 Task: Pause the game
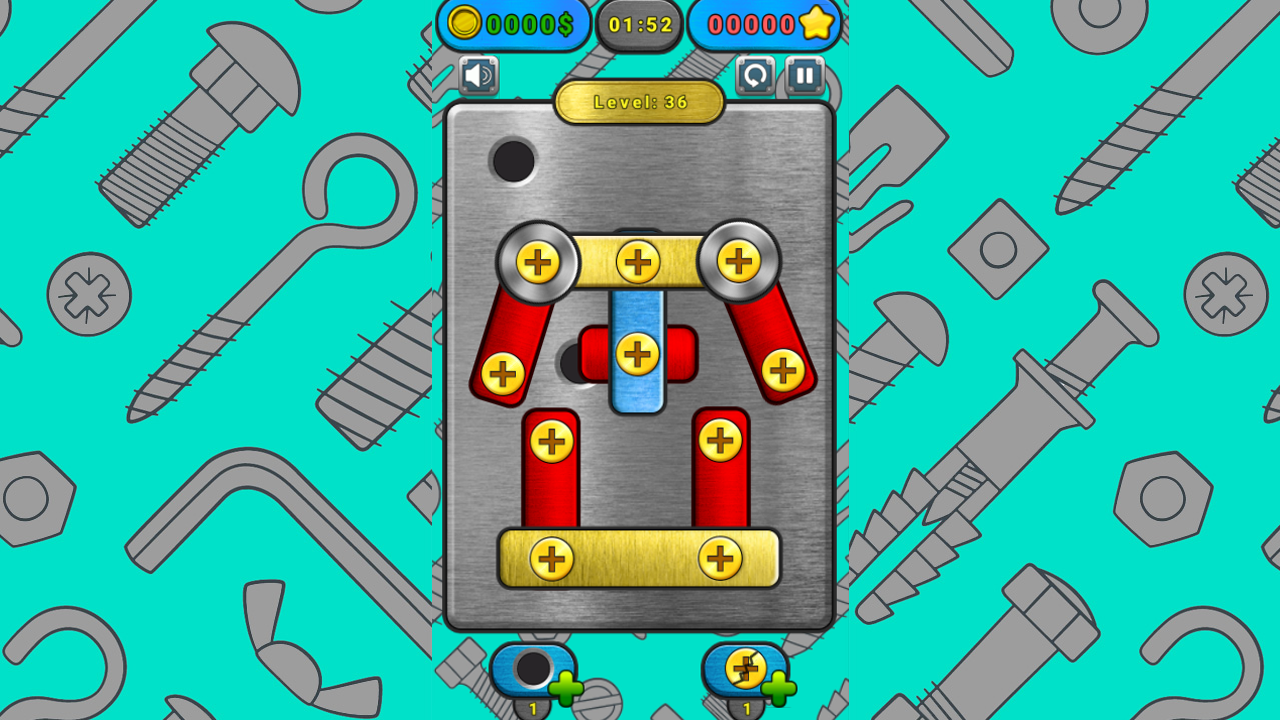click(806, 74)
